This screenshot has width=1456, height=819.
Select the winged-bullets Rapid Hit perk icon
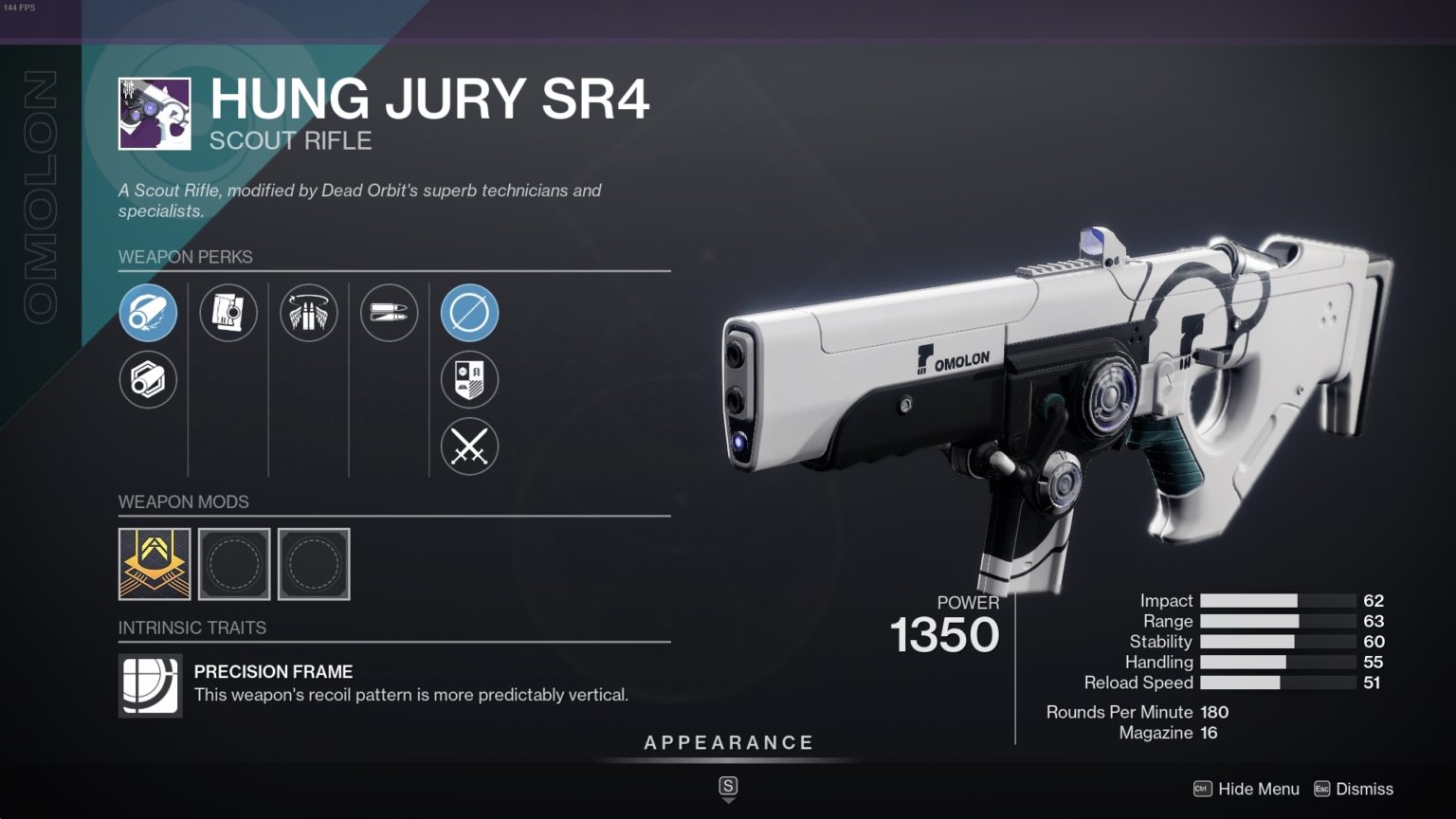[x=308, y=313]
